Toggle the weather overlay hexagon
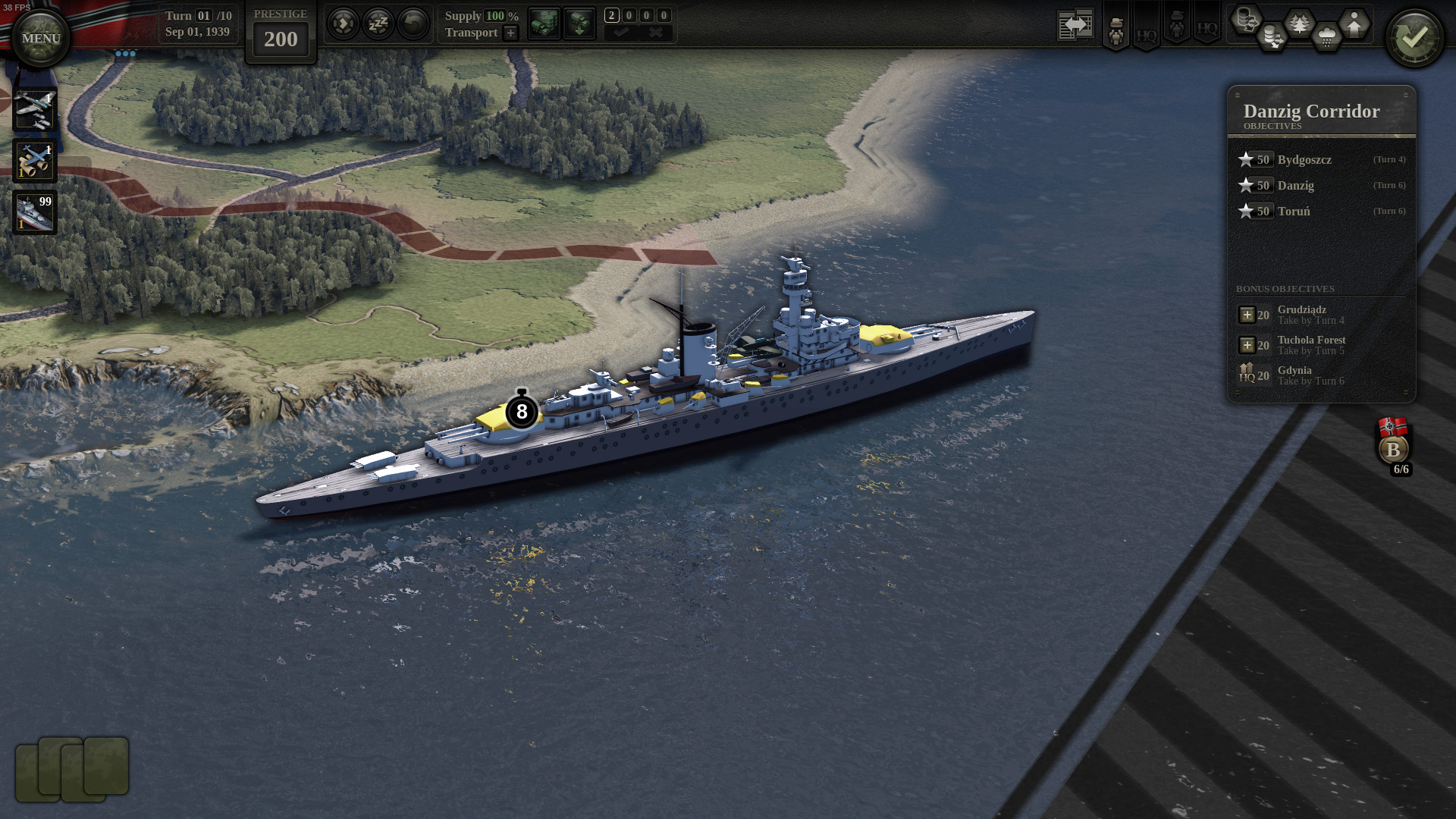Screen dimensions: 1456x819 (x=1326, y=36)
